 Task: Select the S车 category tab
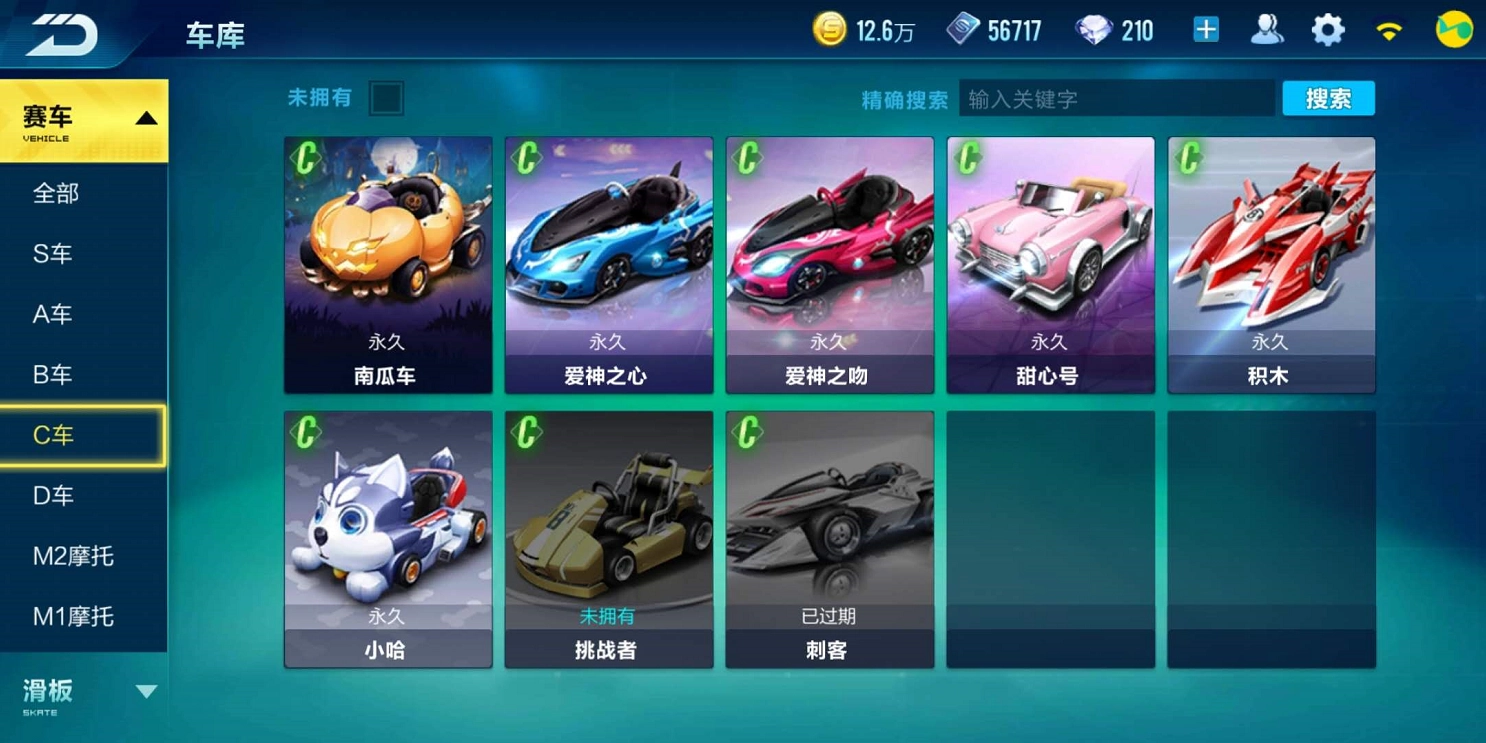(53, 254)
